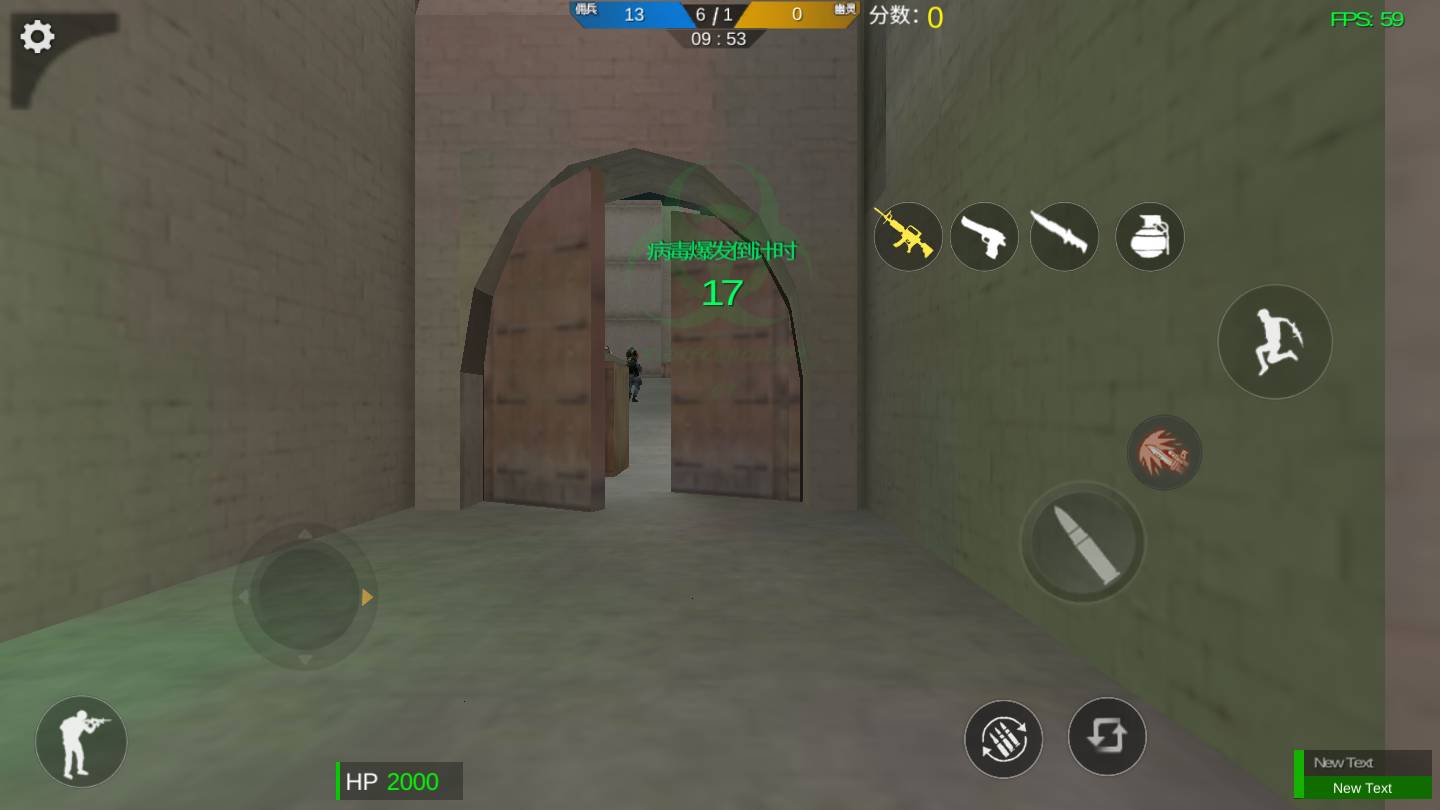Switch to the pistol weapon slot
This screenshot has width=1440, height=810.
[x=984, y=236]
